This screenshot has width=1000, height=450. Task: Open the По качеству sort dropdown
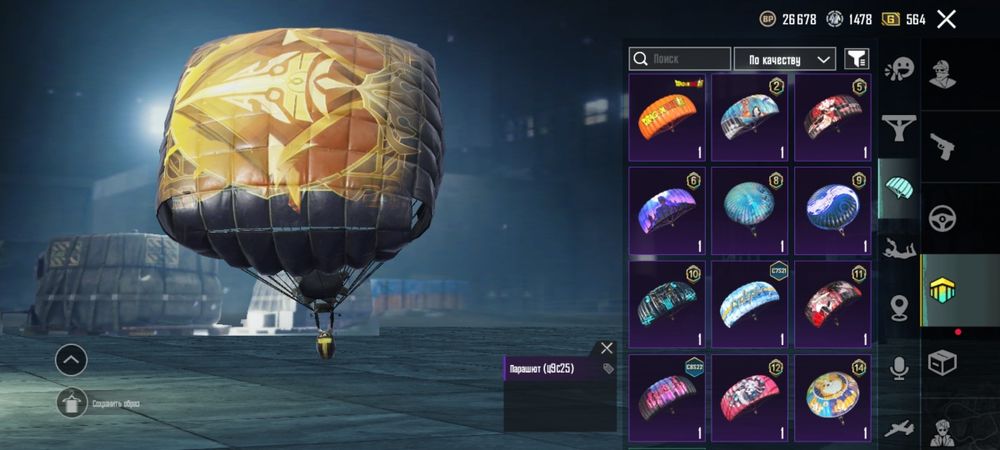tap(785, 59)
